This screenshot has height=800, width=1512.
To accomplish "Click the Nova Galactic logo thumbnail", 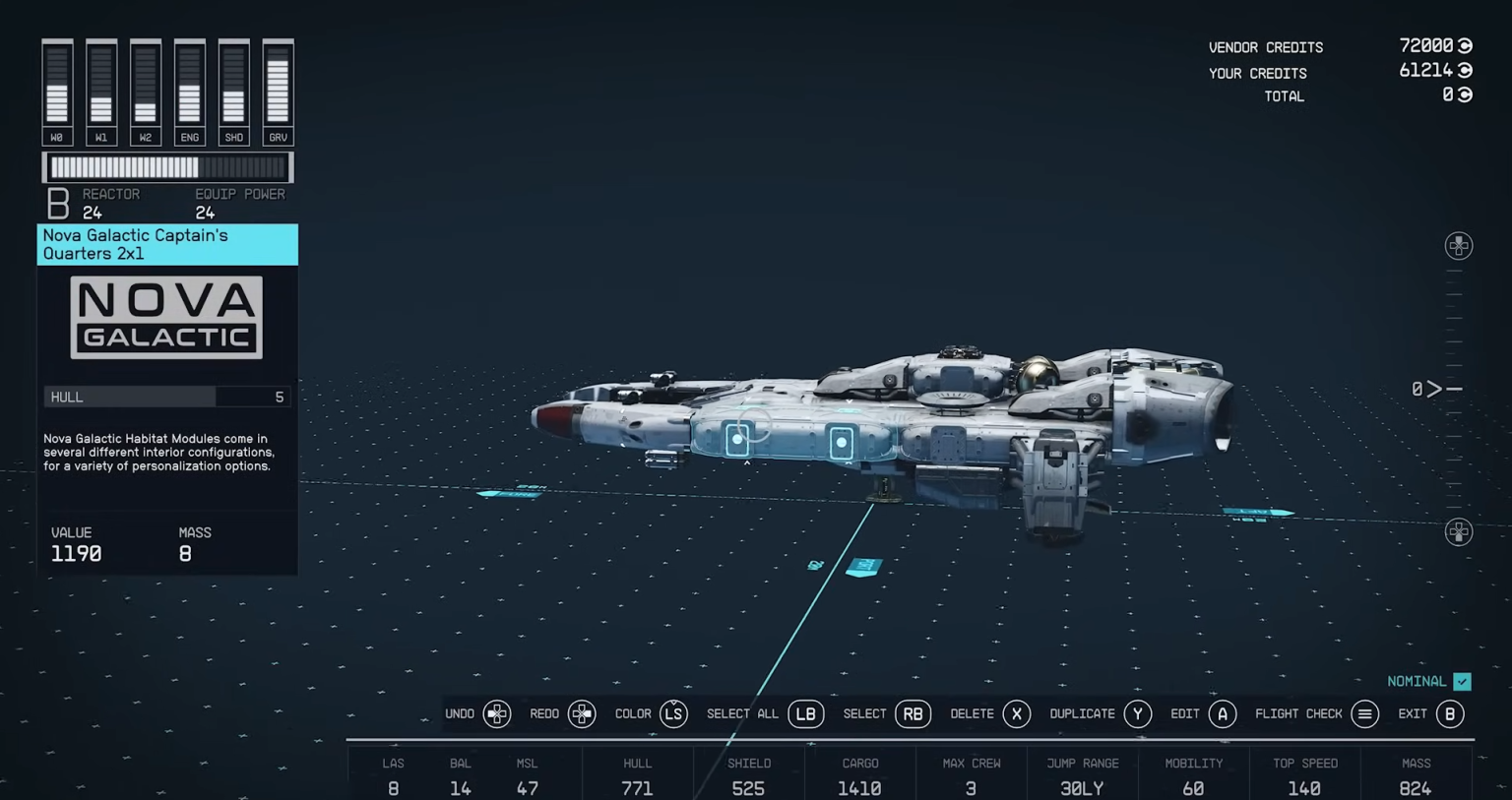I will (x=165, y=316).
